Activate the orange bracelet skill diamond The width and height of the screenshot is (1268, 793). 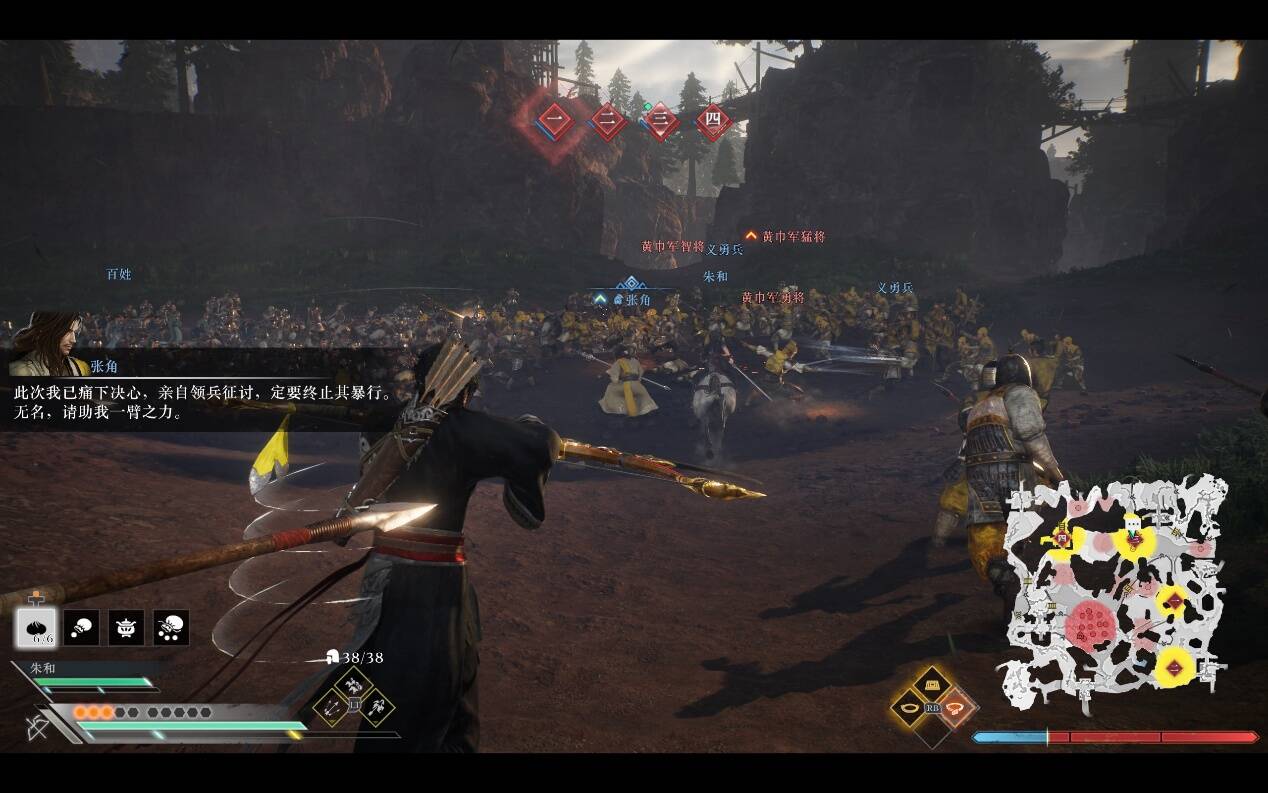[x=956, y=708]
